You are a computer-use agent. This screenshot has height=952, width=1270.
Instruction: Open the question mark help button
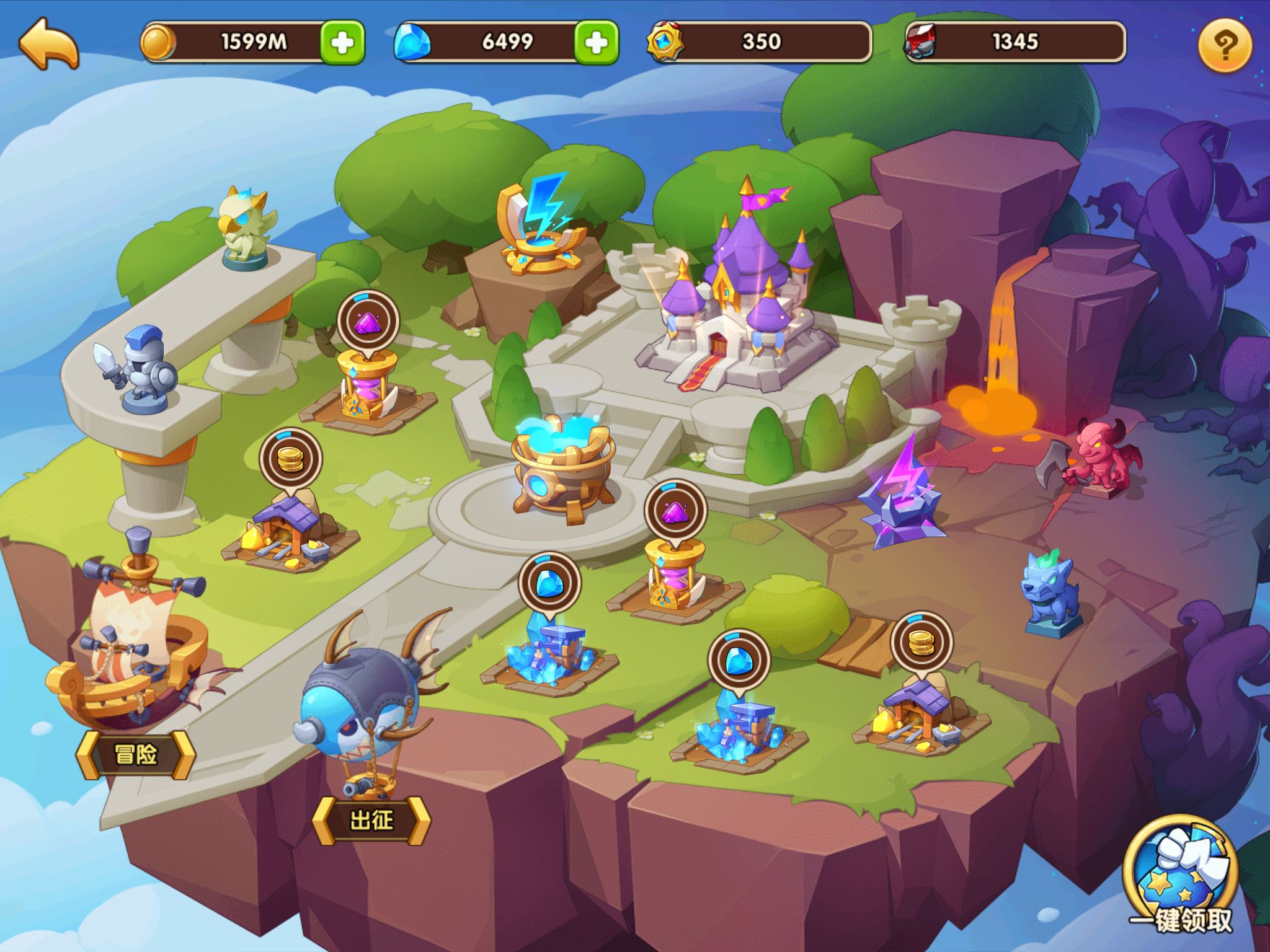coord(1225,45)
